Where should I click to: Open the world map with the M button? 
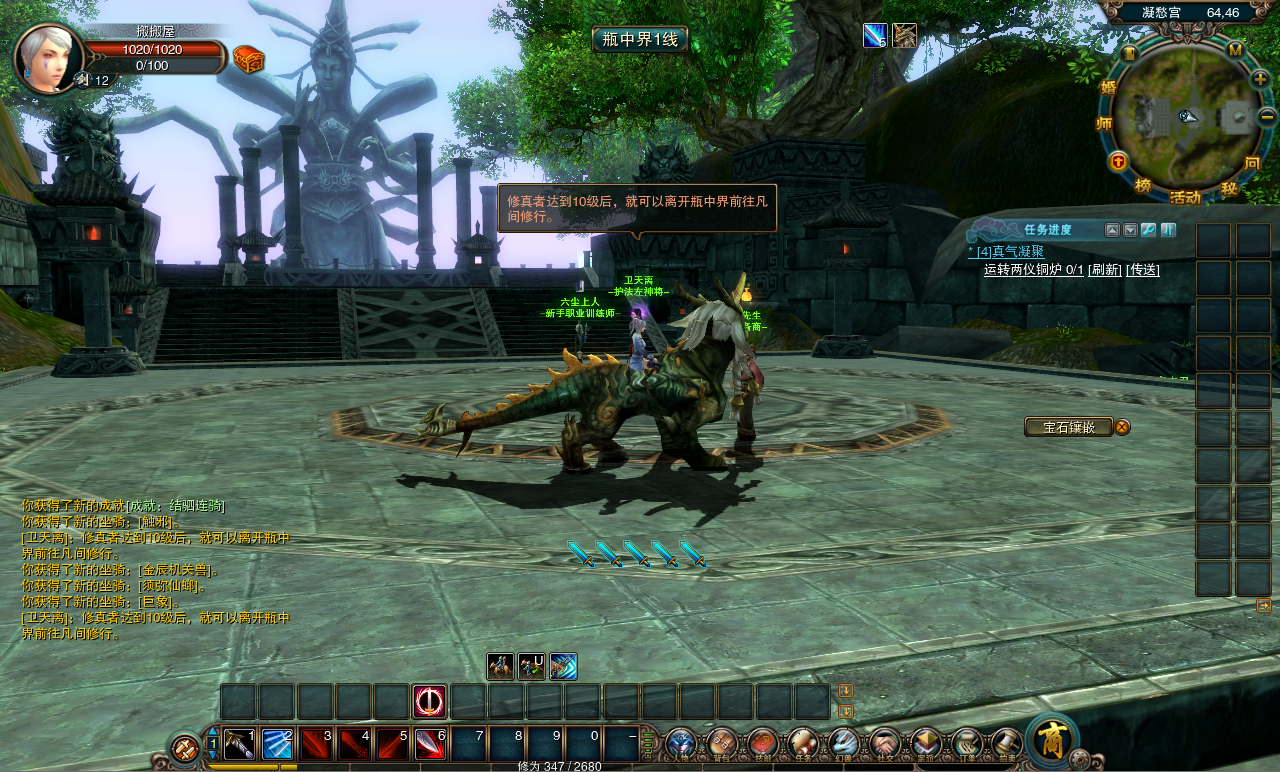[x=1235, y=50]
